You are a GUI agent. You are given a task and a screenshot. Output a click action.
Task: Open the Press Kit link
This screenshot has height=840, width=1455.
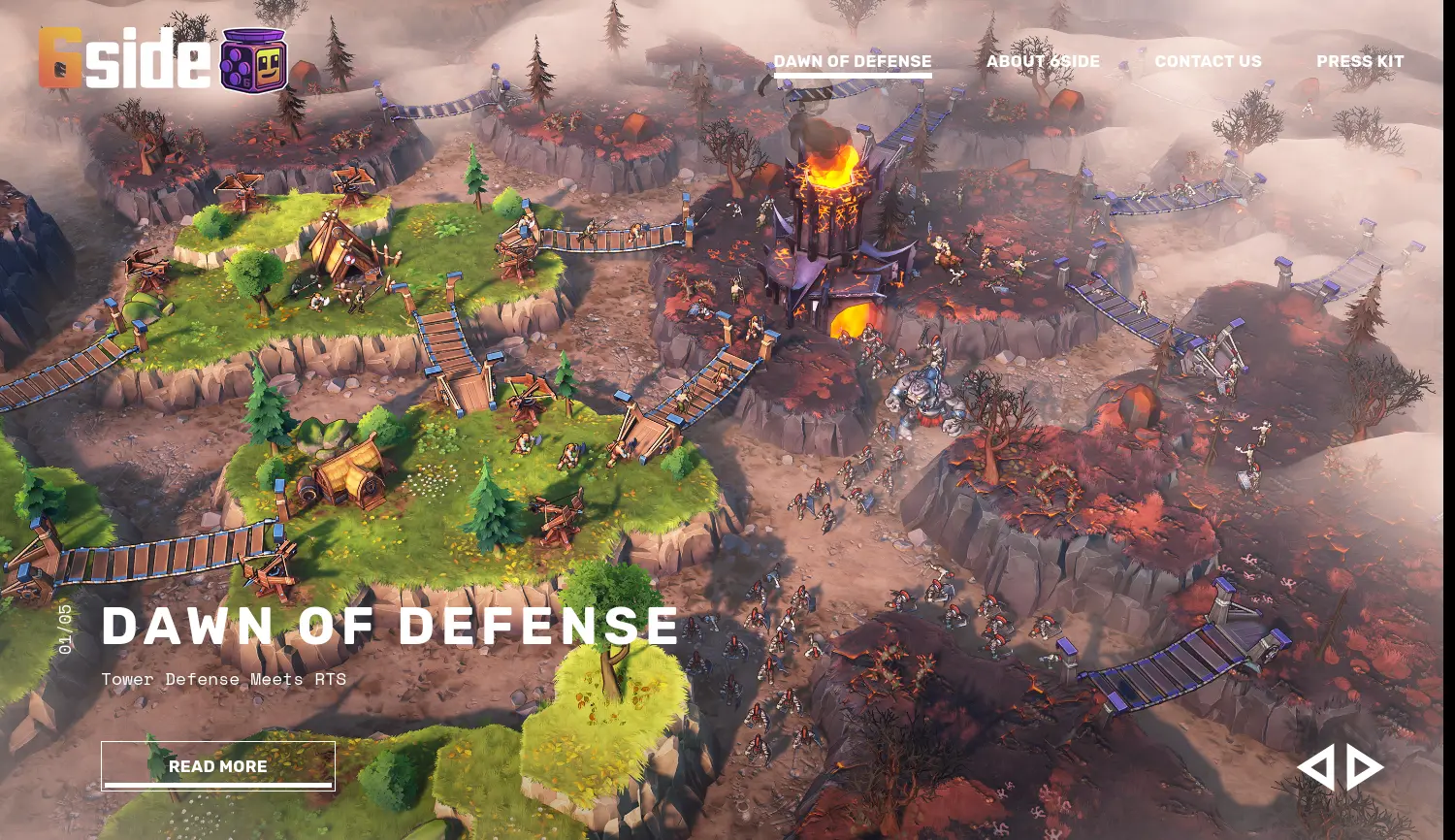click(1360, 61)
